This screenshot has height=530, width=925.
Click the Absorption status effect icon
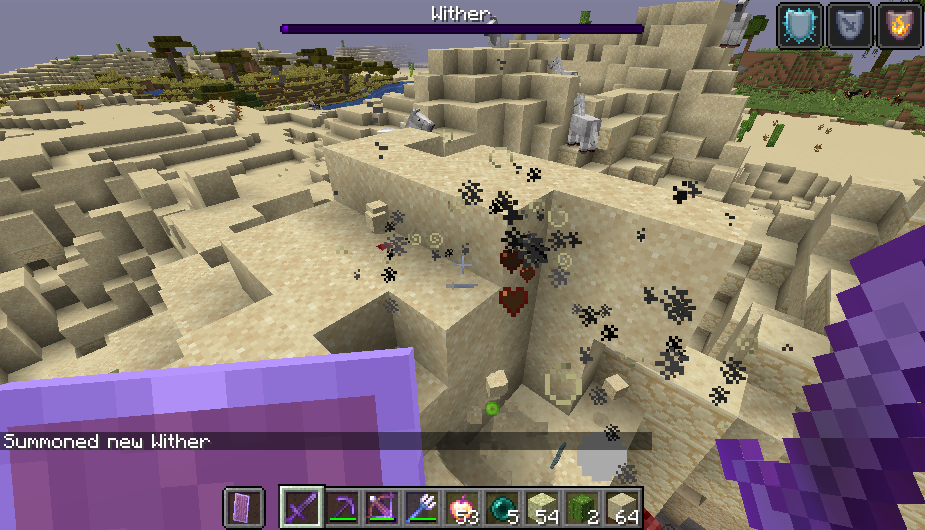(x=800, y=25)
